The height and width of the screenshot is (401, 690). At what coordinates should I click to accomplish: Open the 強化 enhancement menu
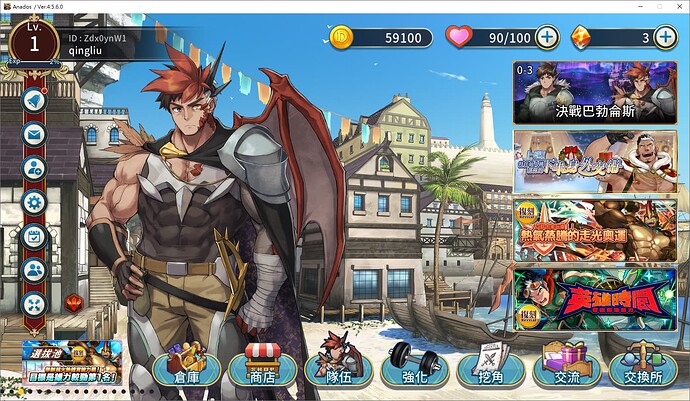click(413, 368)
